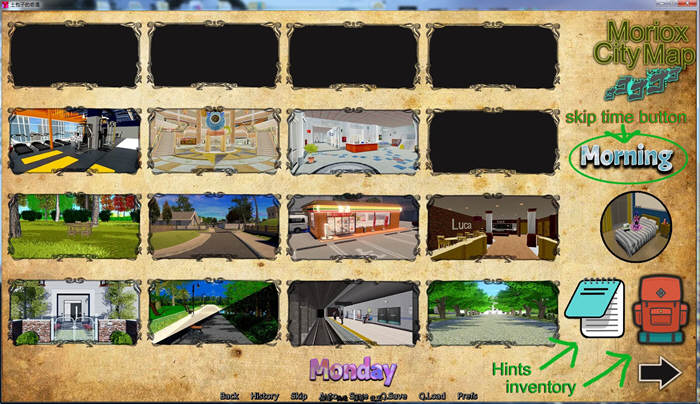700x404 pixels.
Task: Enter the lobby with red reception desk
Action: pos(352,142)
